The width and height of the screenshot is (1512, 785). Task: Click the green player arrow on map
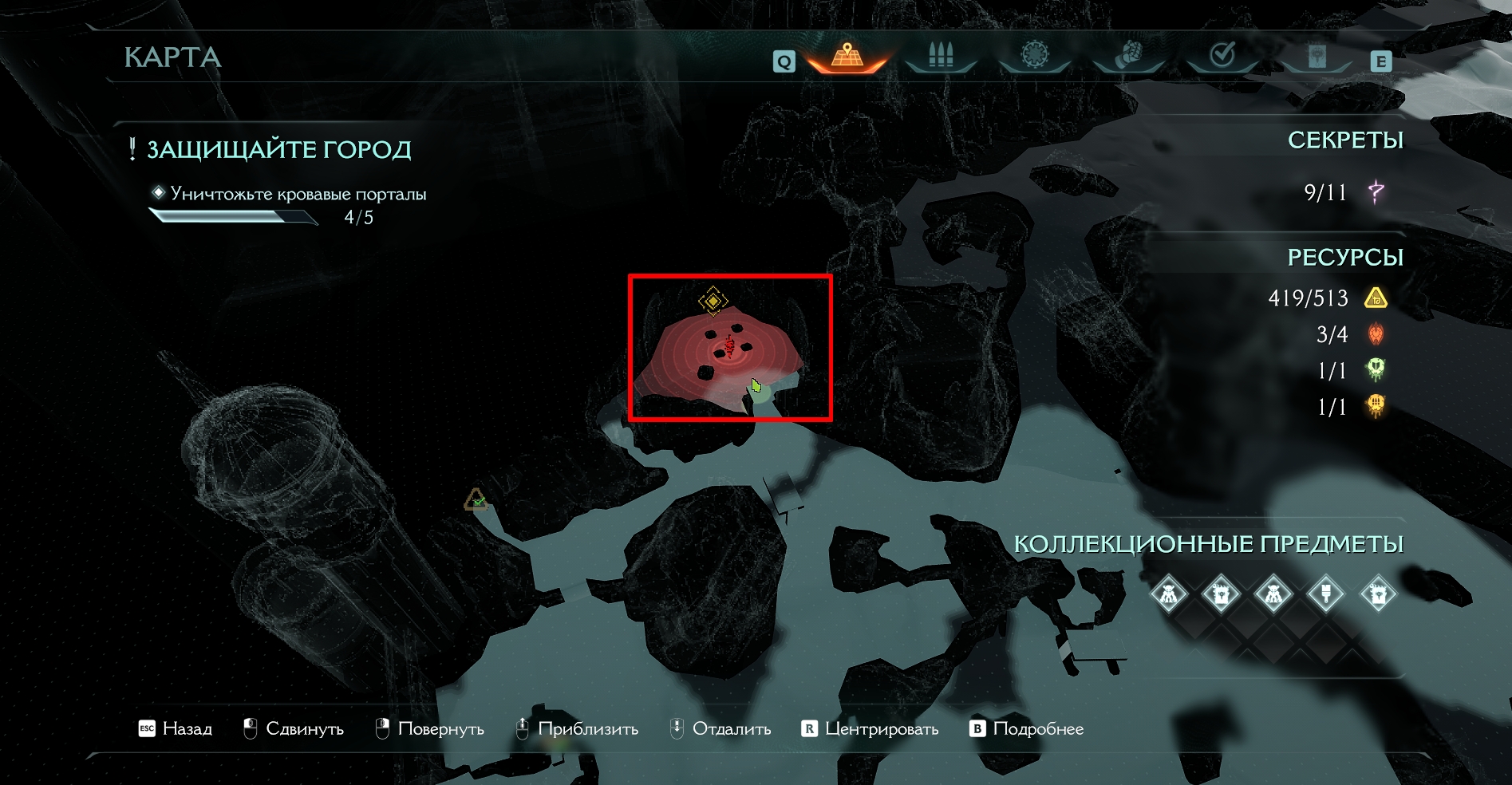tap(756, 386)
